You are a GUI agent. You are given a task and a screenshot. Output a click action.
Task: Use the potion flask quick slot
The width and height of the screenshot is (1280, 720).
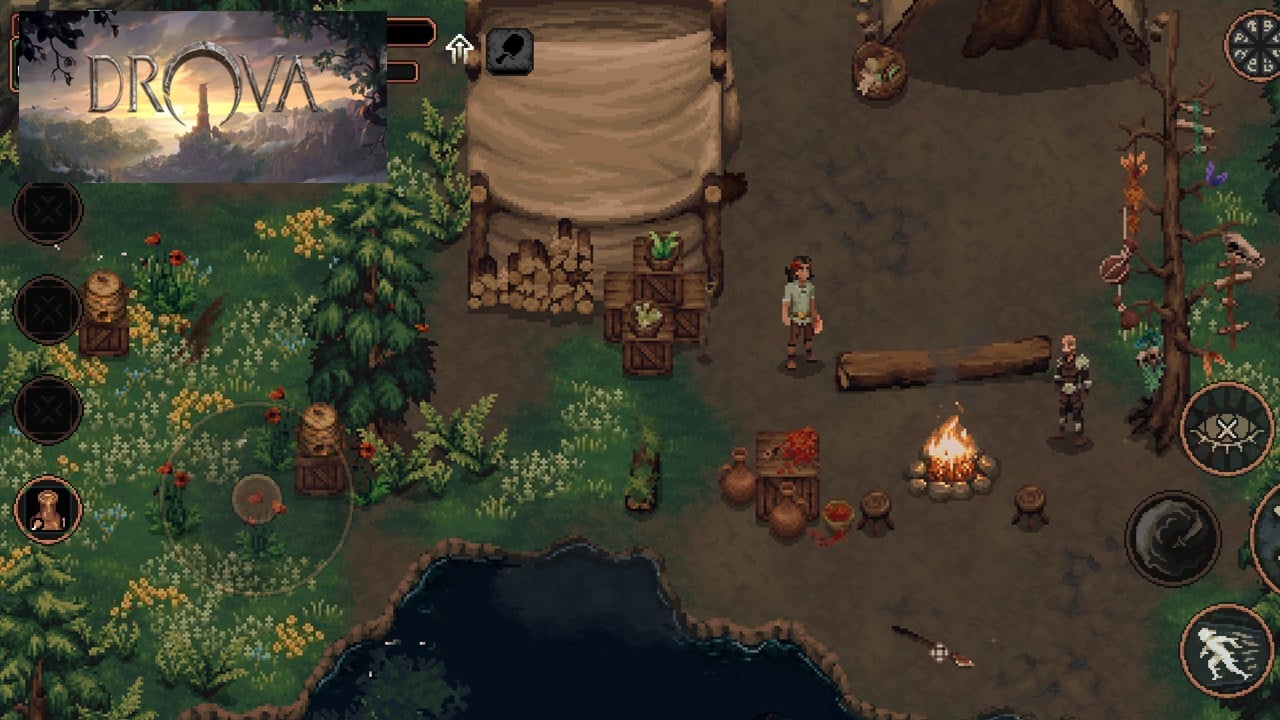pos(47,509)
